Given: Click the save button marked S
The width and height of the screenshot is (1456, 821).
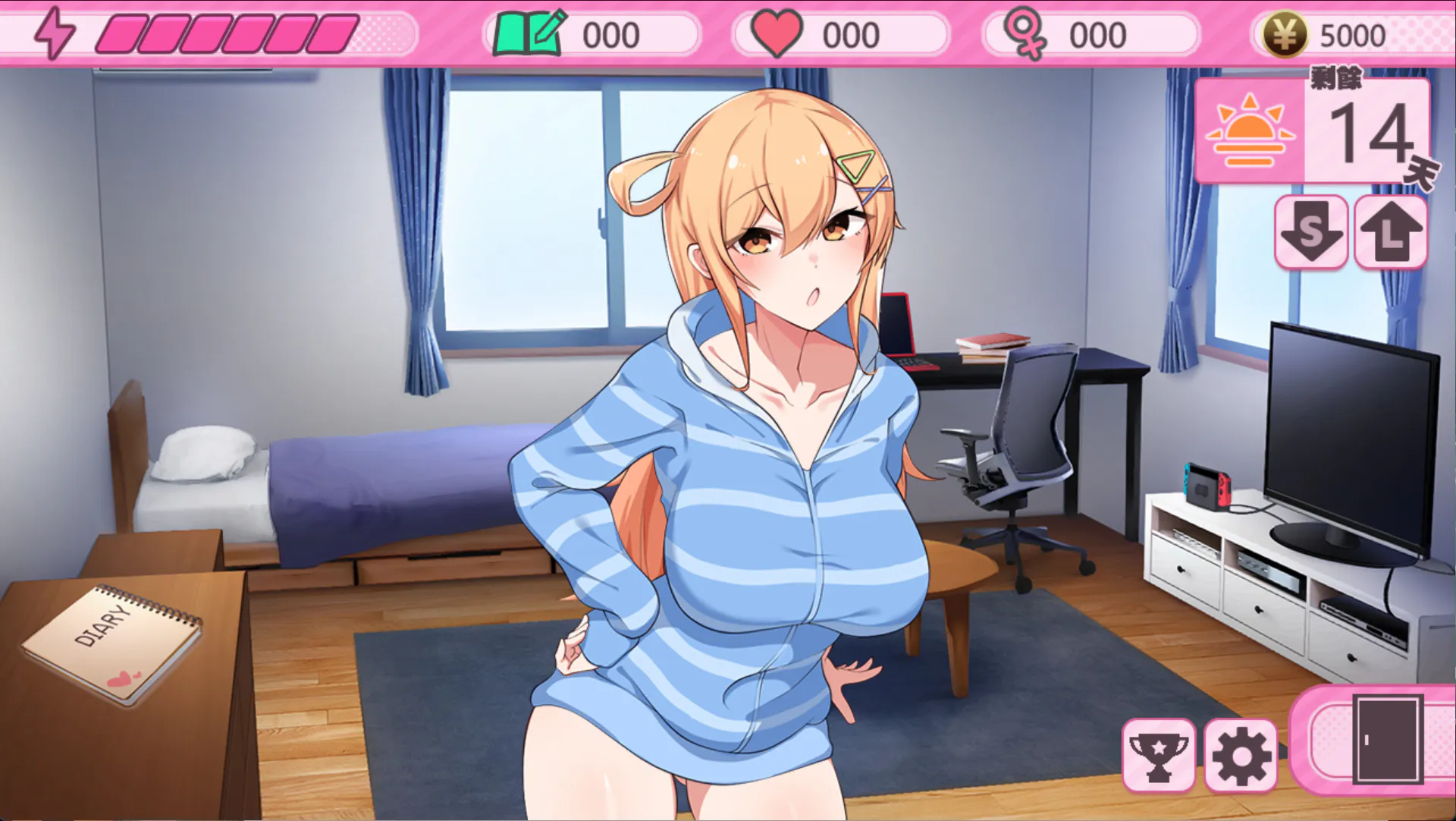Looking at the screenshot, I should [1311, 231].
